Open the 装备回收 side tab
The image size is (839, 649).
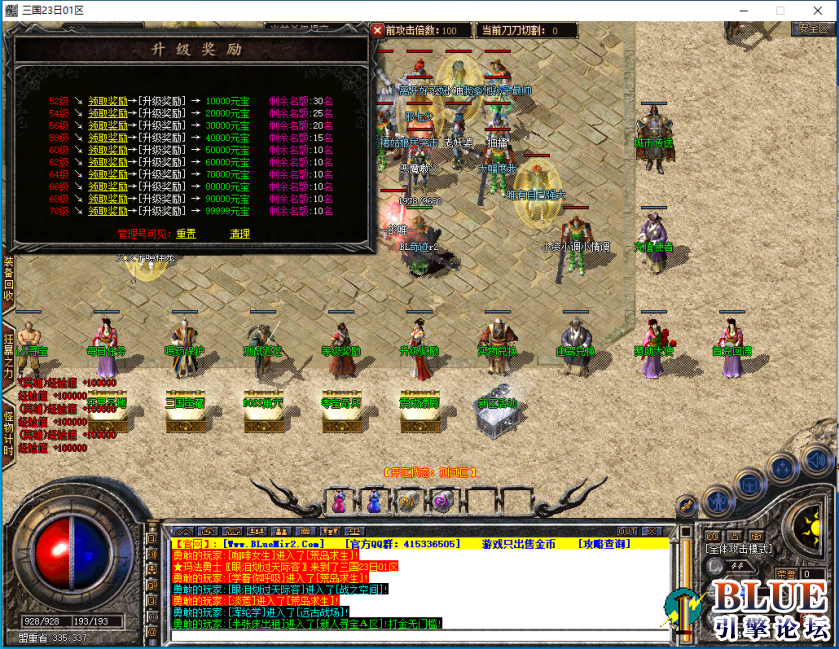(8, 280)
